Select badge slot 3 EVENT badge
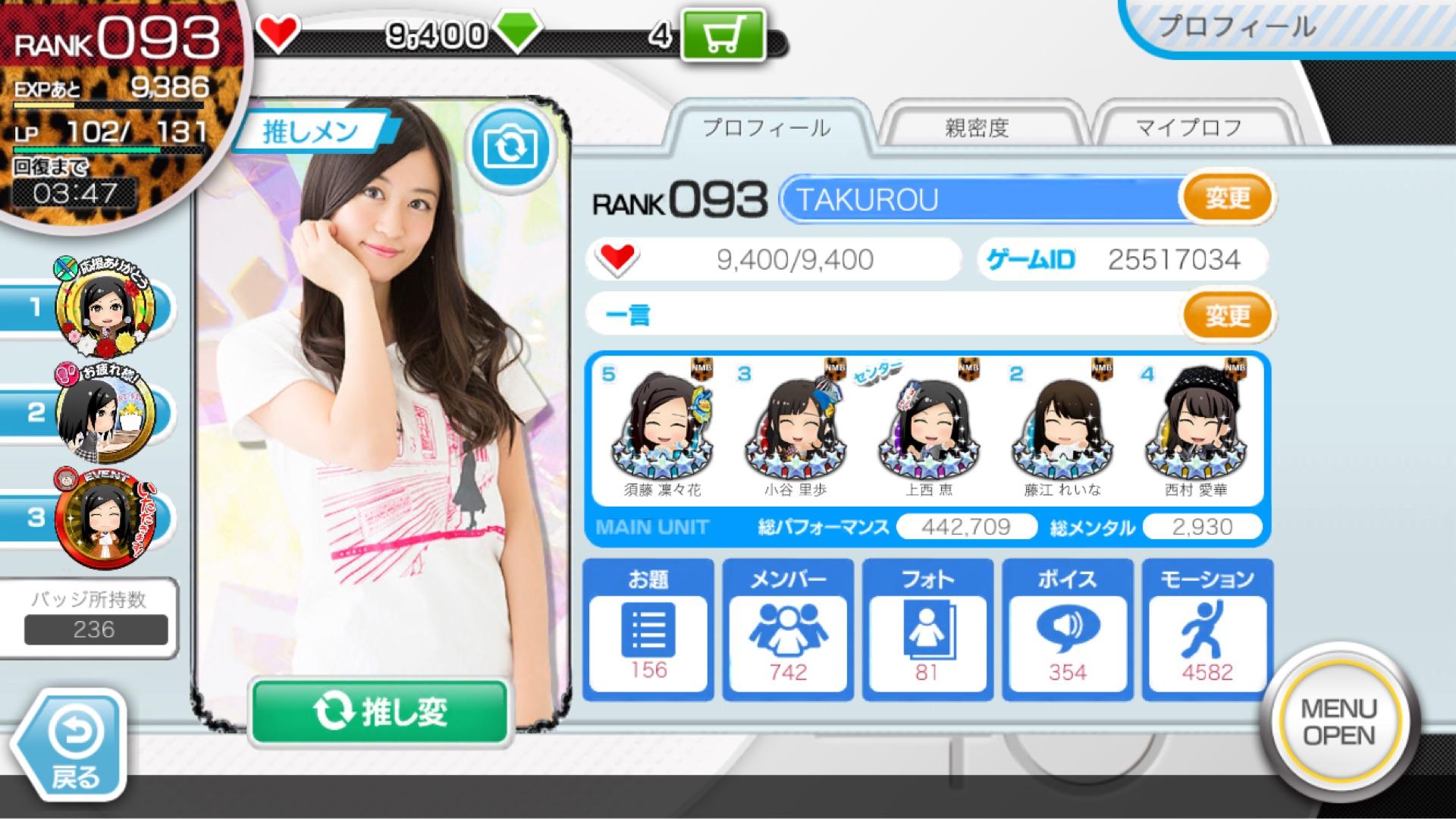This screenshot has width=1456, height=819. 103,518
